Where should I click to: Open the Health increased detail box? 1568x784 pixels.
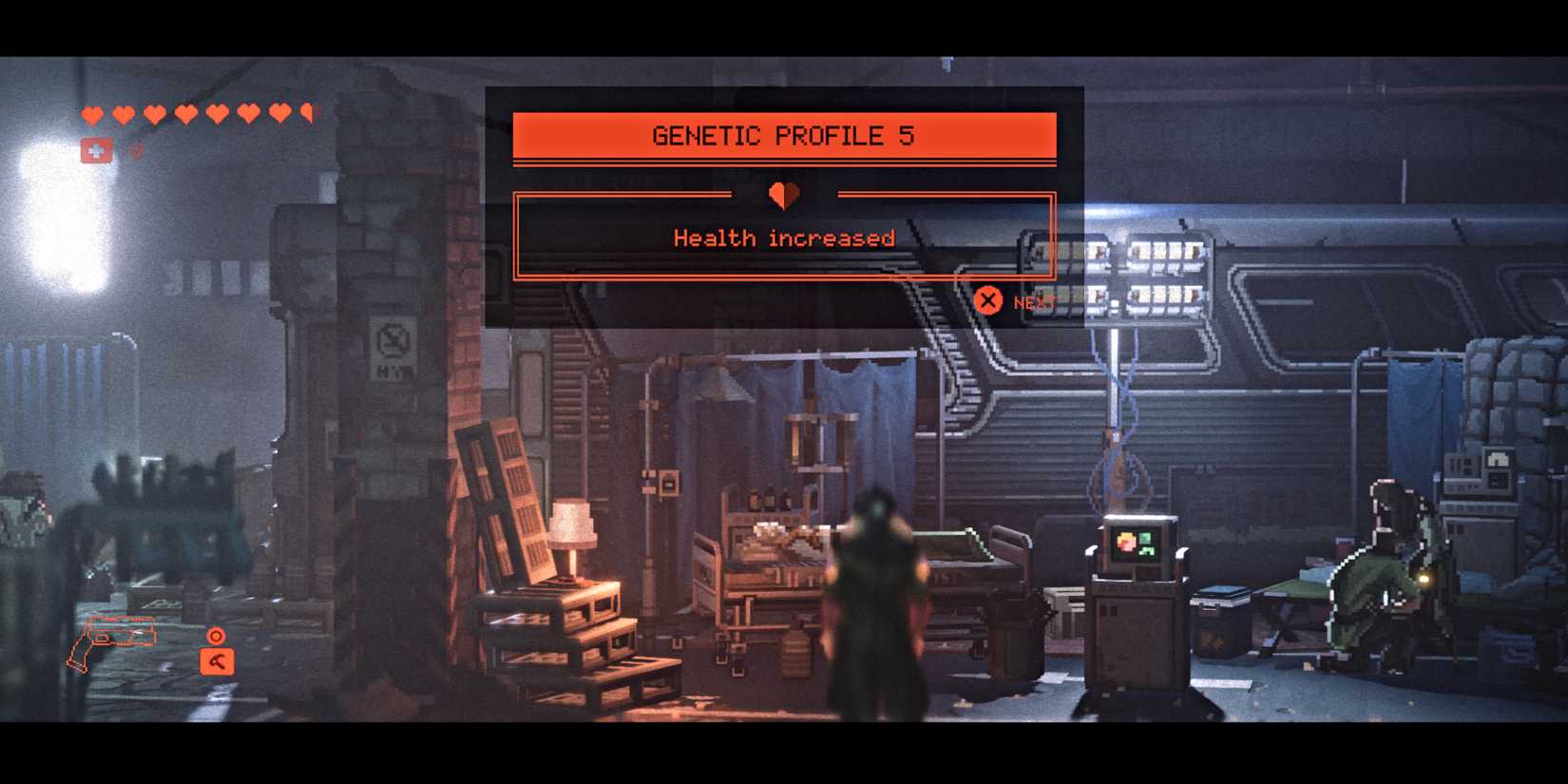pos(783,238)
